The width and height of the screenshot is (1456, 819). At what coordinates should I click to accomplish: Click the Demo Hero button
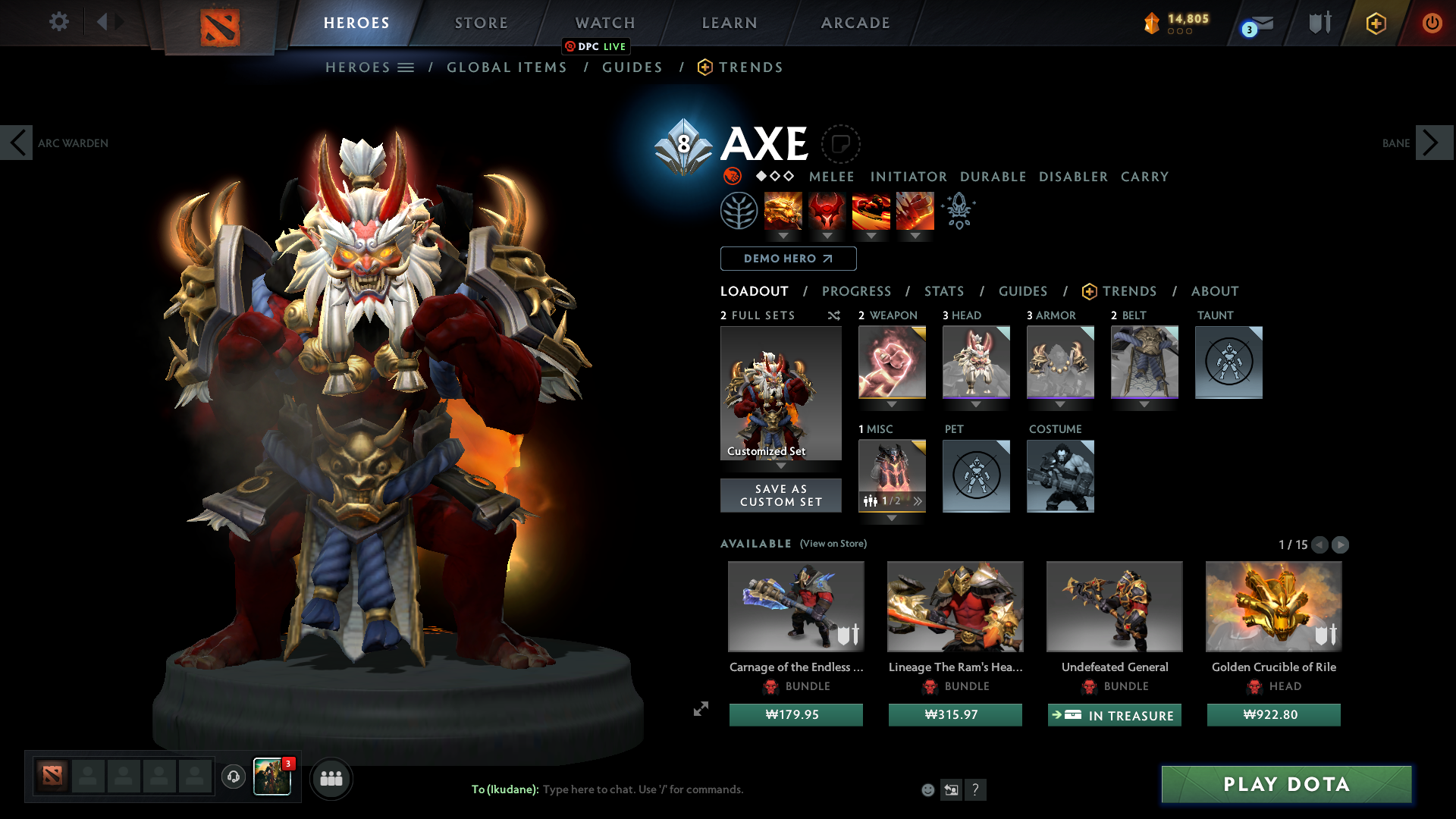[x=787, y=259]
